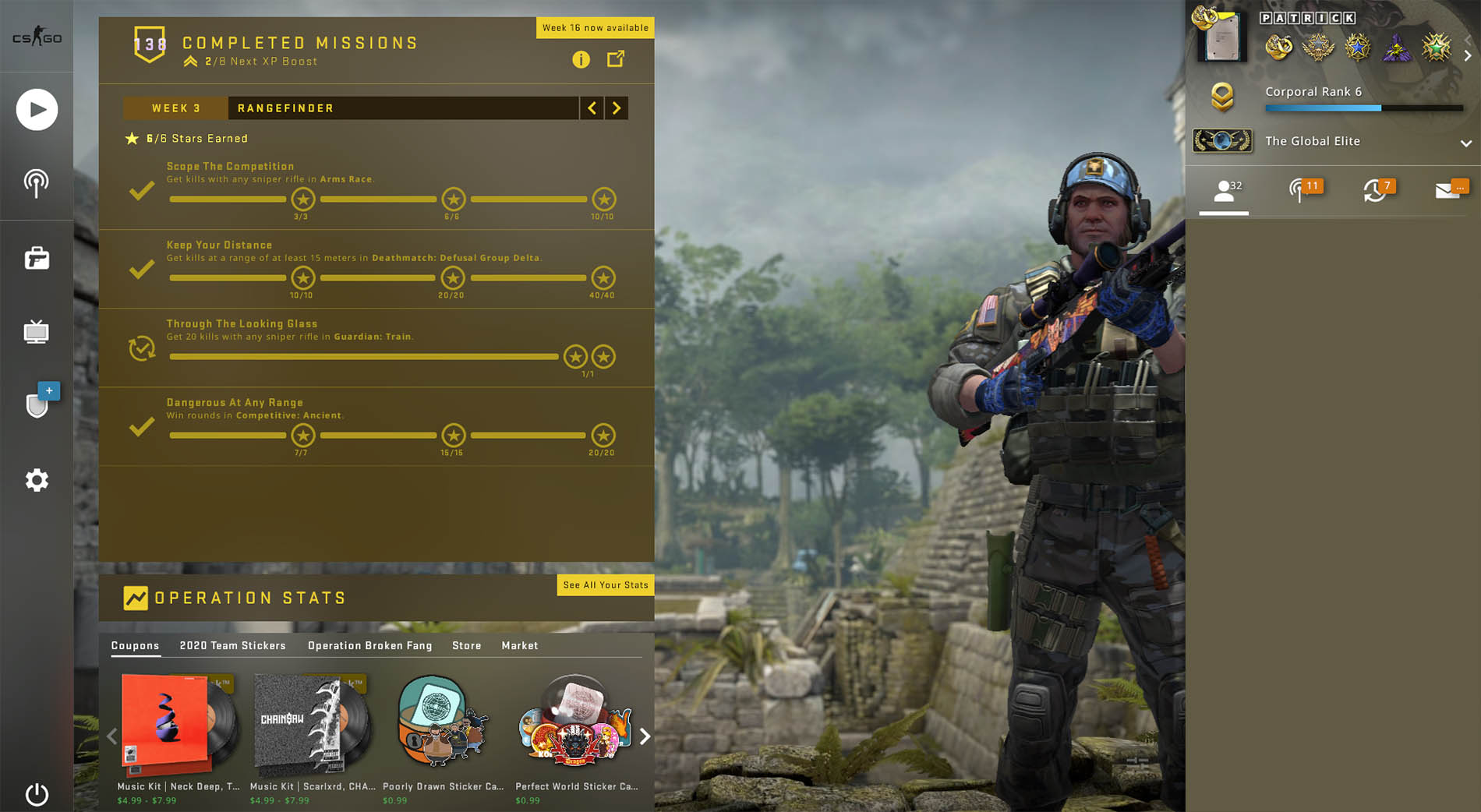Show mission info with the info icon

pyautogui.click(x=581, y=59)
